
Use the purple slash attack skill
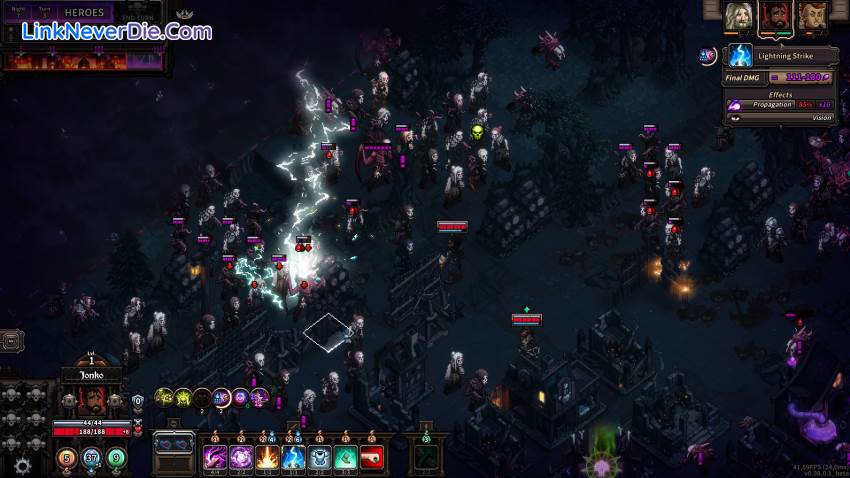tap(215, 458)
